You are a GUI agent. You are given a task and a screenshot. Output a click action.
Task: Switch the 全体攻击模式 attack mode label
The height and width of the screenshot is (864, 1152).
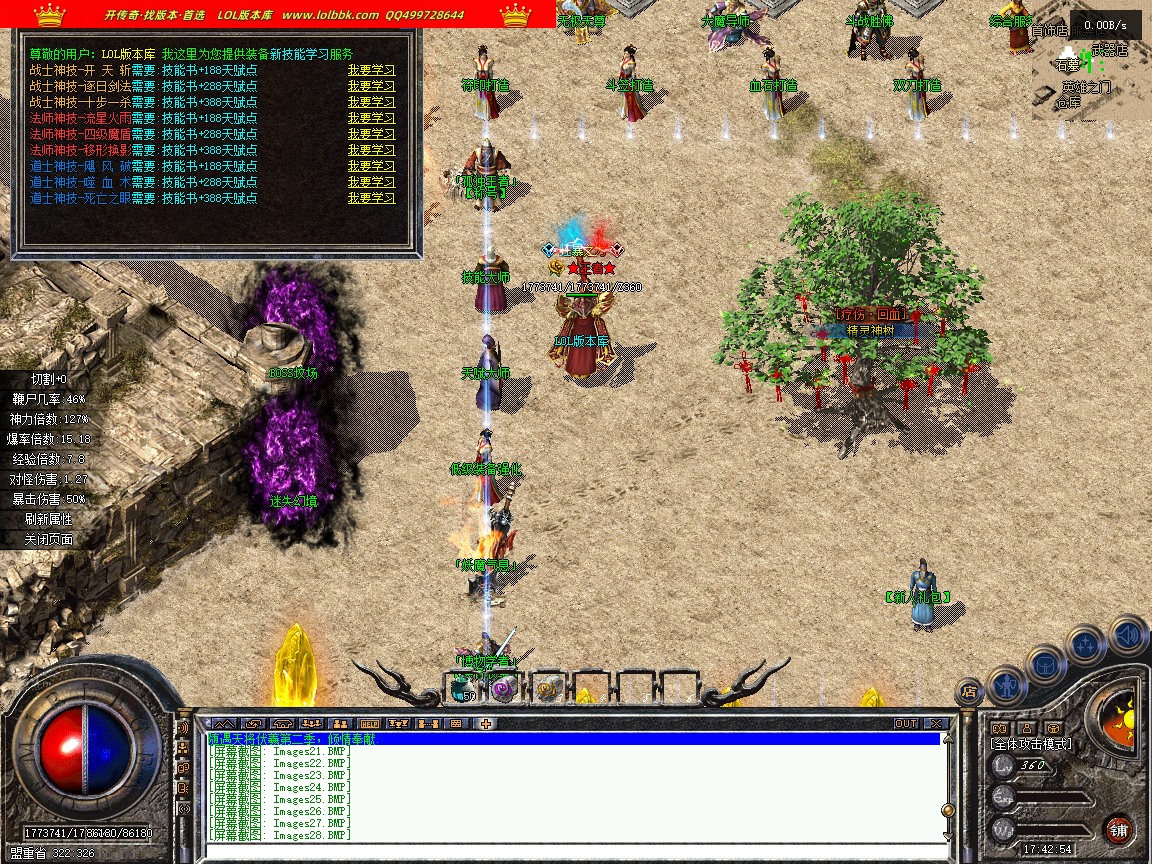tap(1030, 744)
